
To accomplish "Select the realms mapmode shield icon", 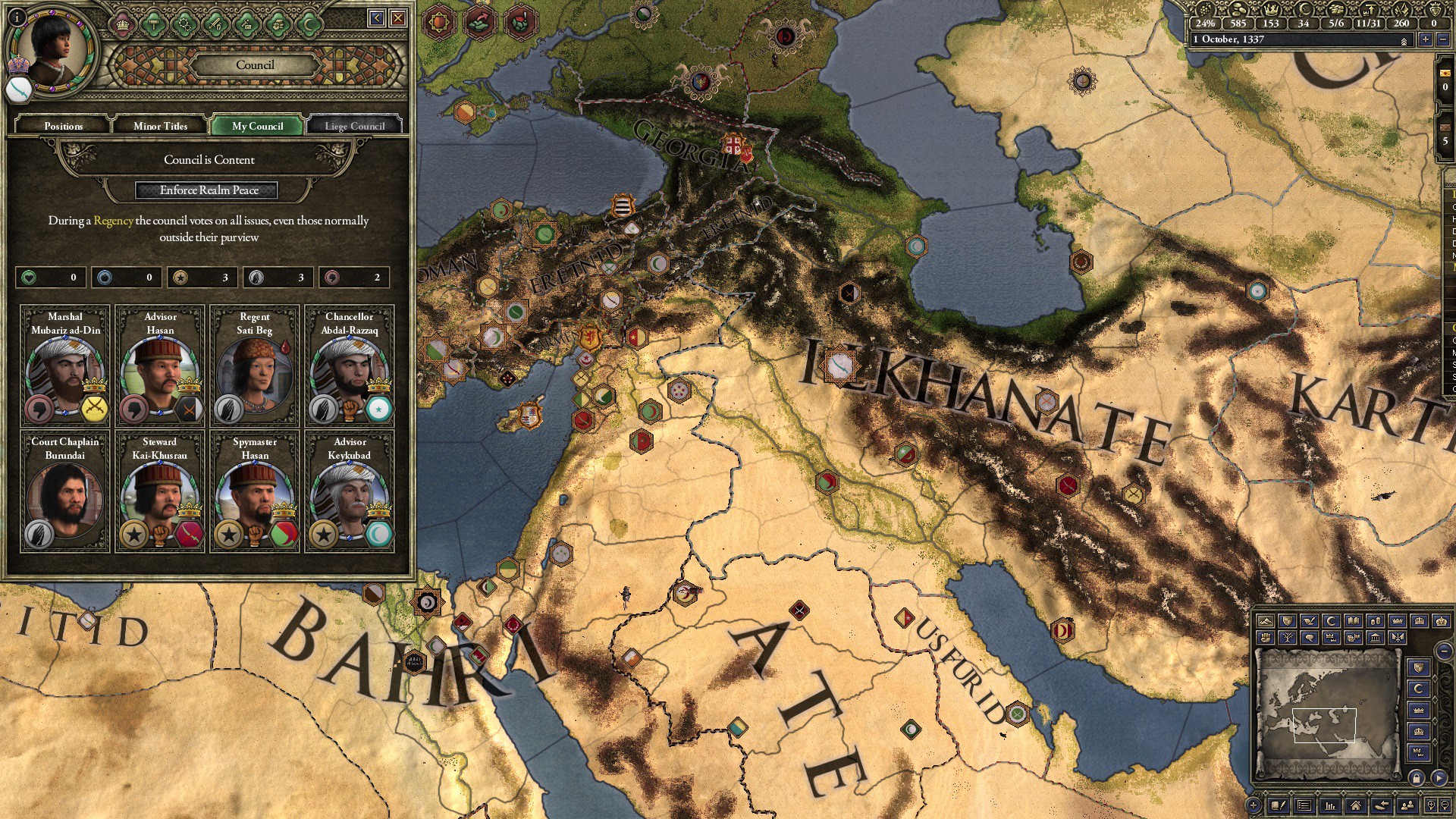I will click(x=1288, y=621).
